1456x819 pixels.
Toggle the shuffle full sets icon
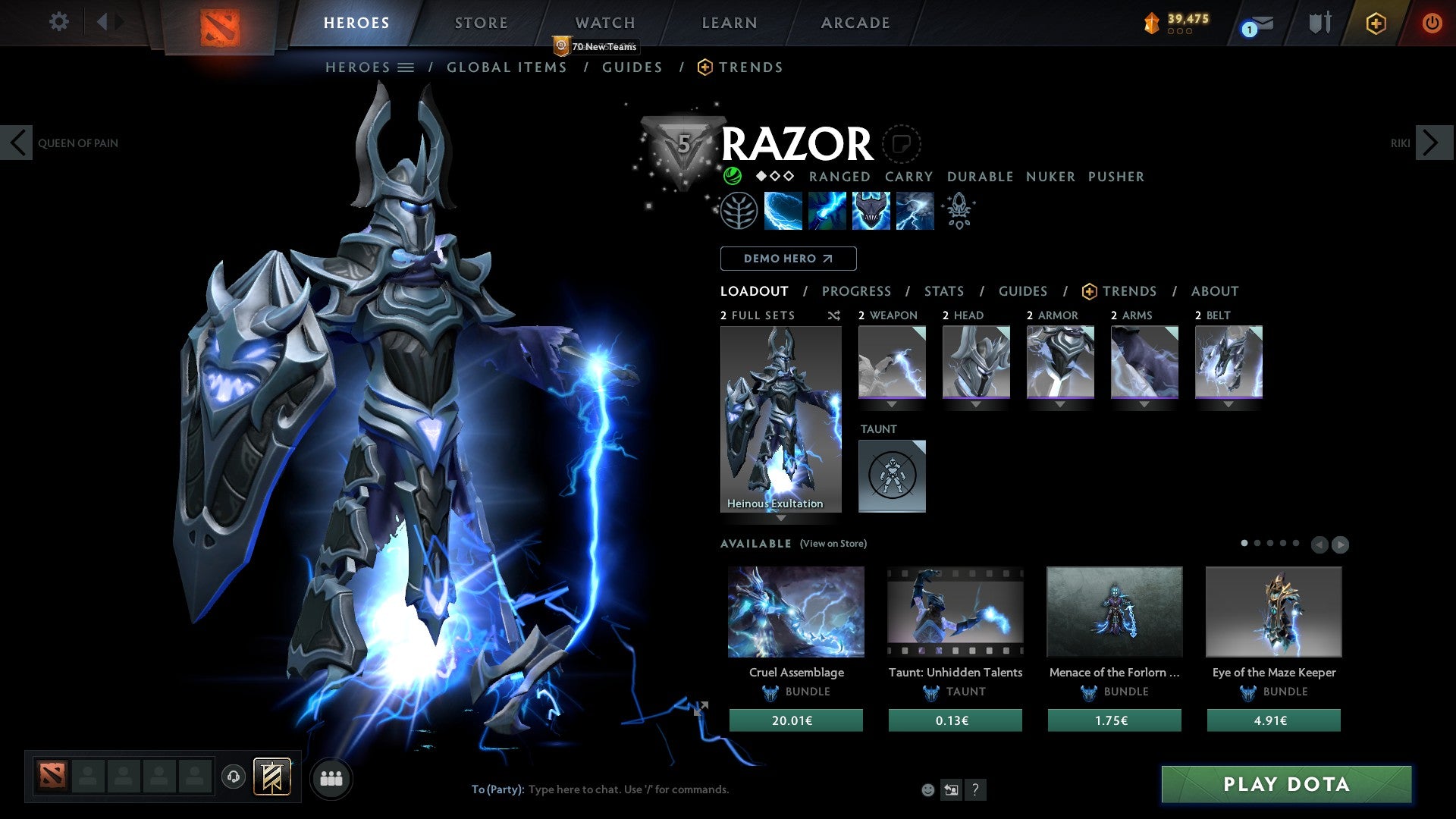click(x=834, y=315)
